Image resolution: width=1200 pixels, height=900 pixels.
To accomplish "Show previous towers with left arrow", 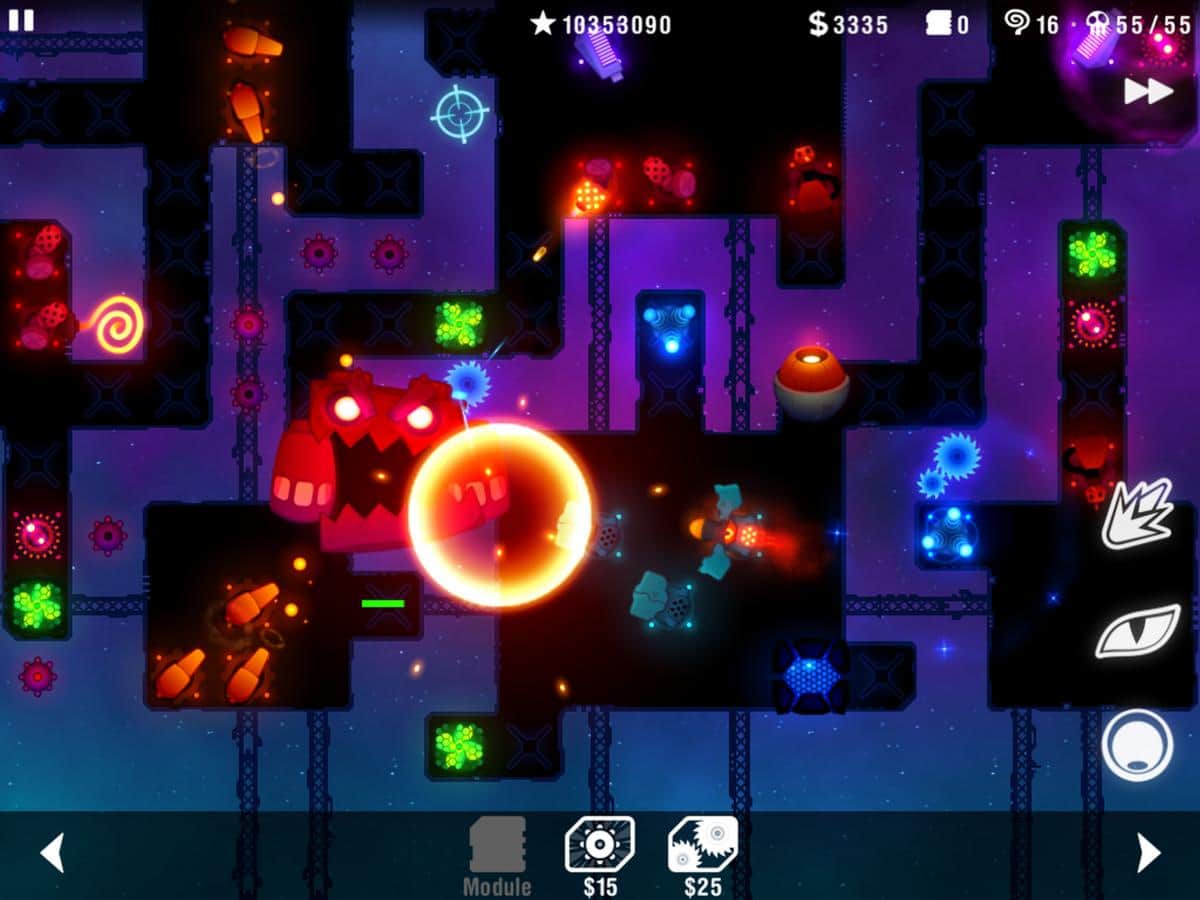I will [x=52, y=853].
